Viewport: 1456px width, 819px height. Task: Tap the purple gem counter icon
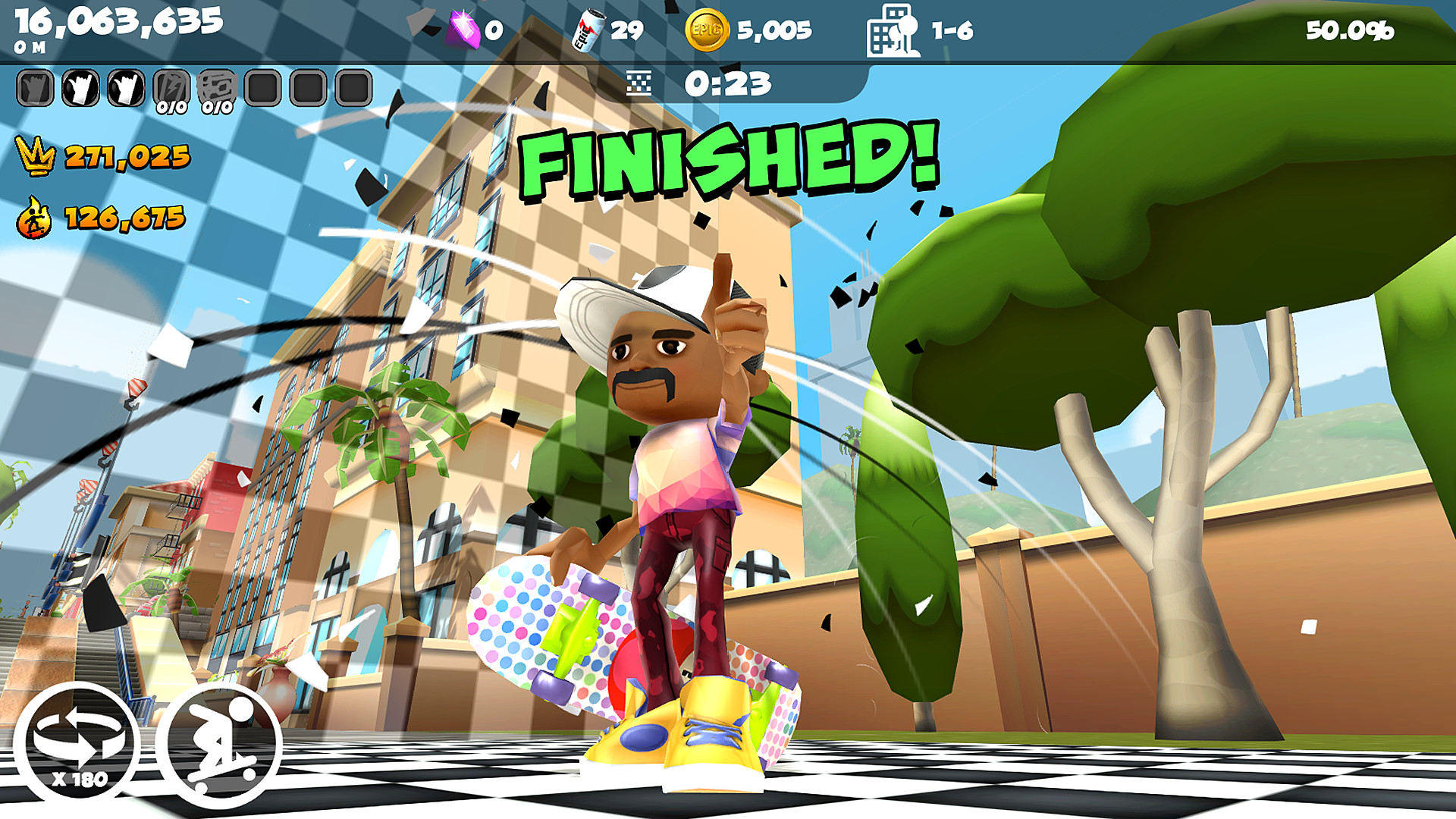point(463,28)
